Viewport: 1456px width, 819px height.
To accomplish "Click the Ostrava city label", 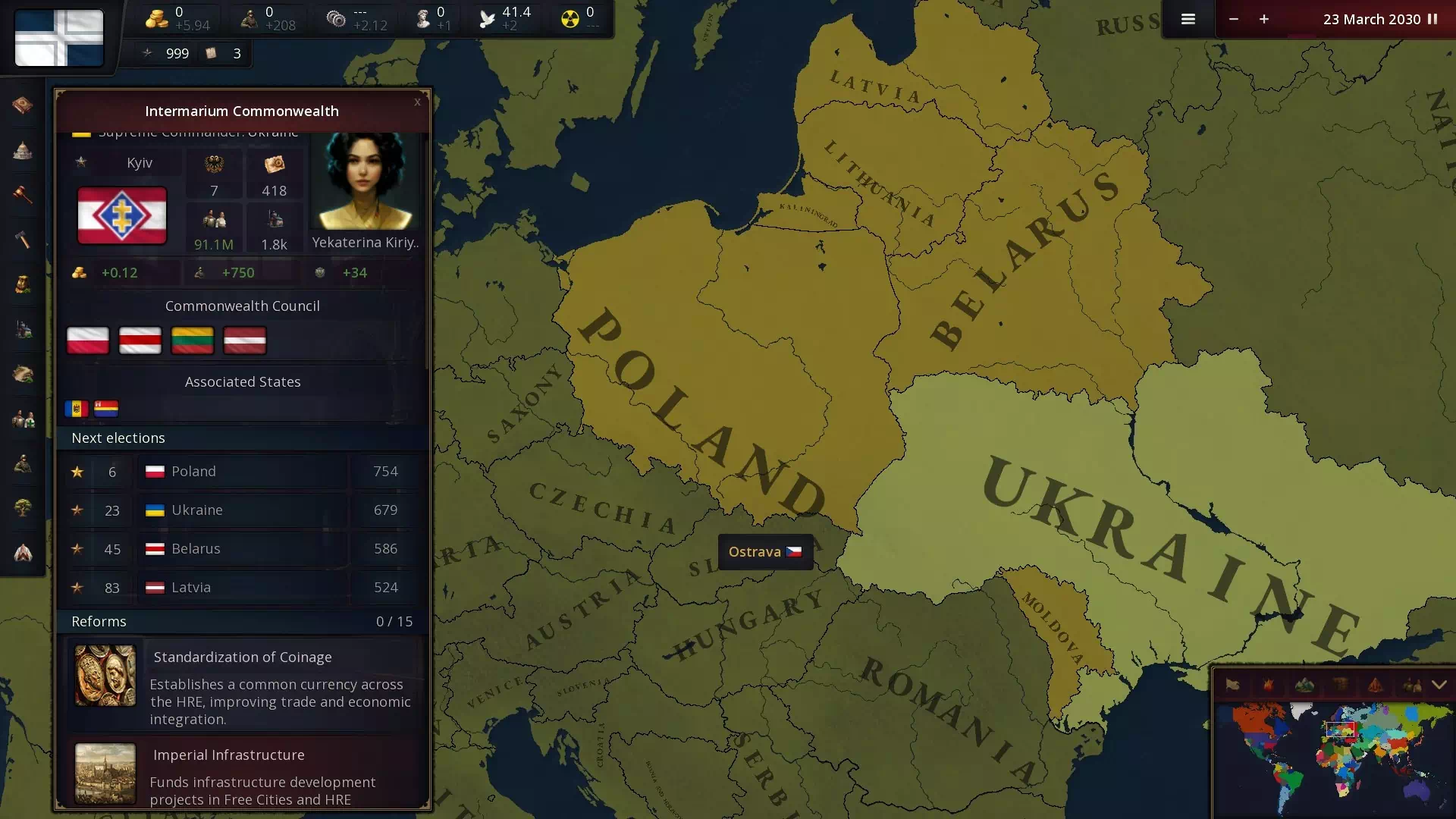I will pos(764,552).
